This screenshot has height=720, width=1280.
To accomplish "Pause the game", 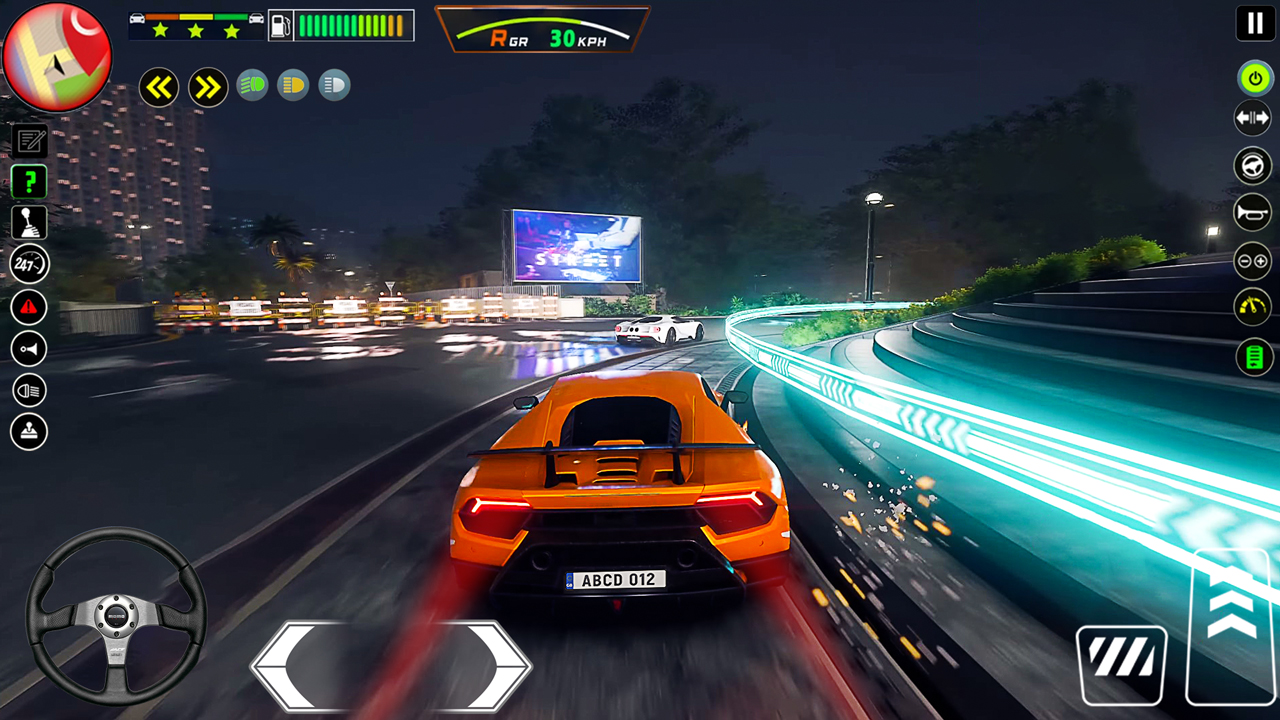I will click(x=1255, y=23).
